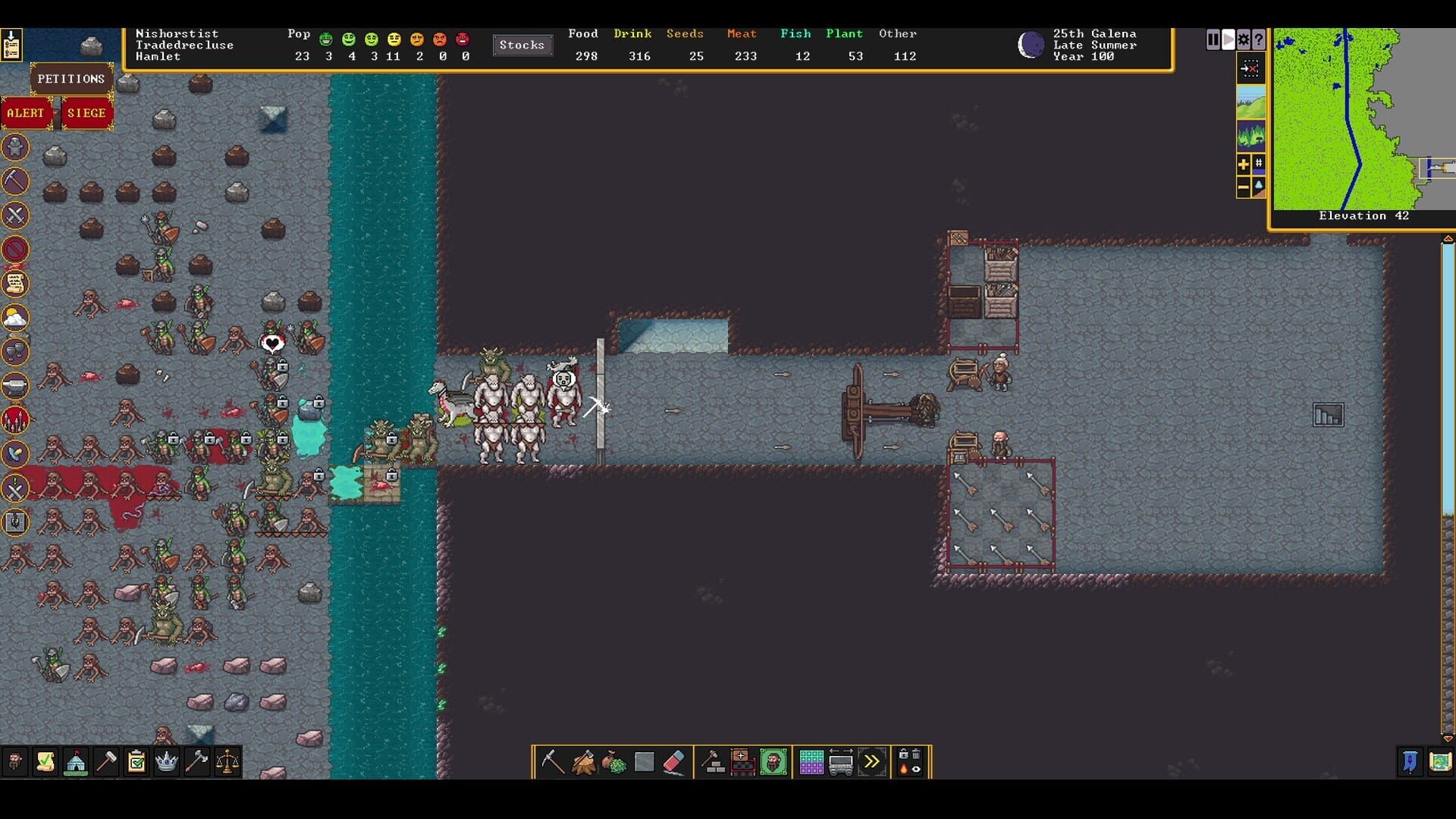This screenshot has width=1456, height=819.
Task: Expand more tools with double-chevron
Action: click(x=872, y=763)
